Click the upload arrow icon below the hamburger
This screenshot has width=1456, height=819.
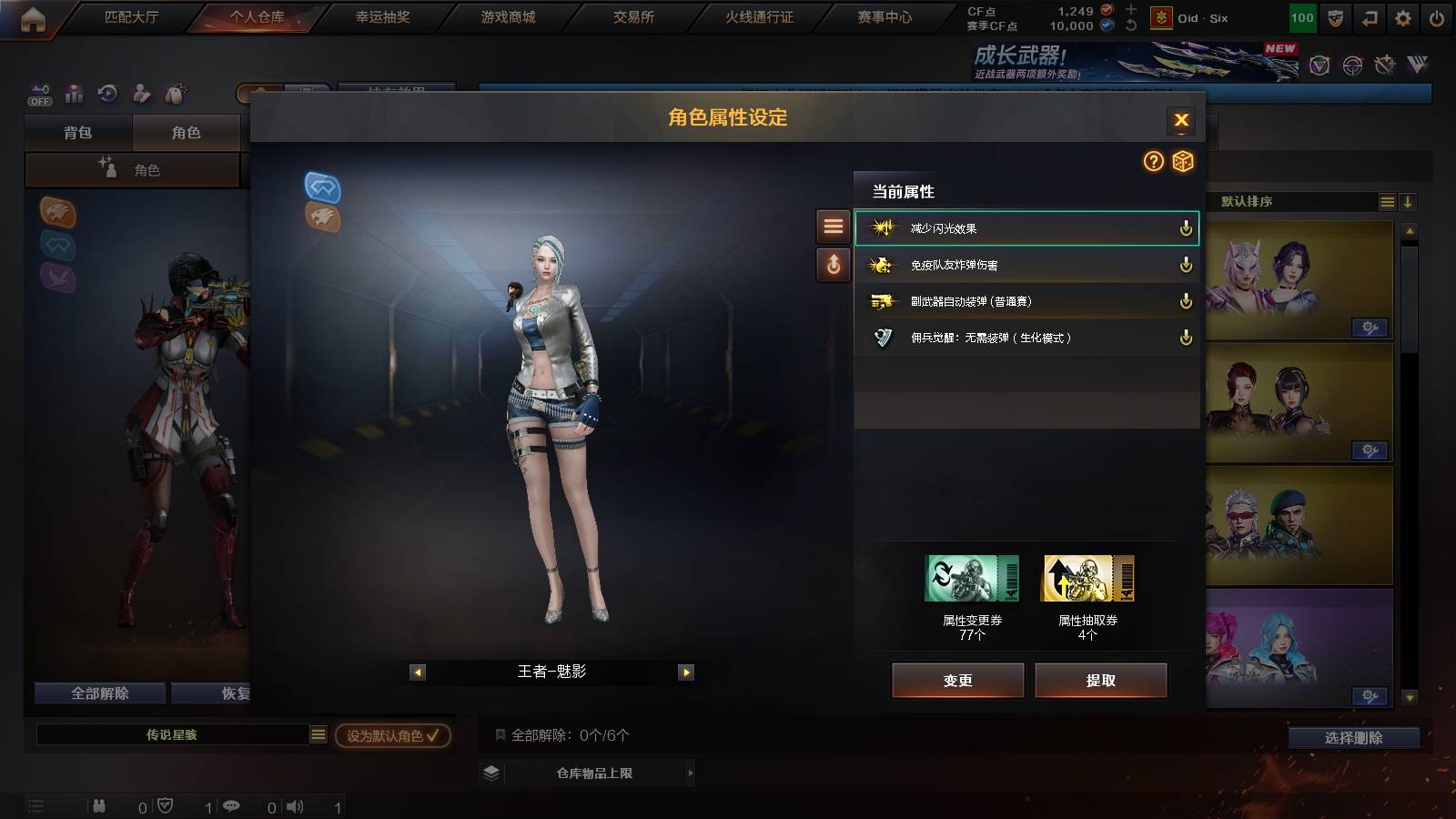tap(833, 265)
